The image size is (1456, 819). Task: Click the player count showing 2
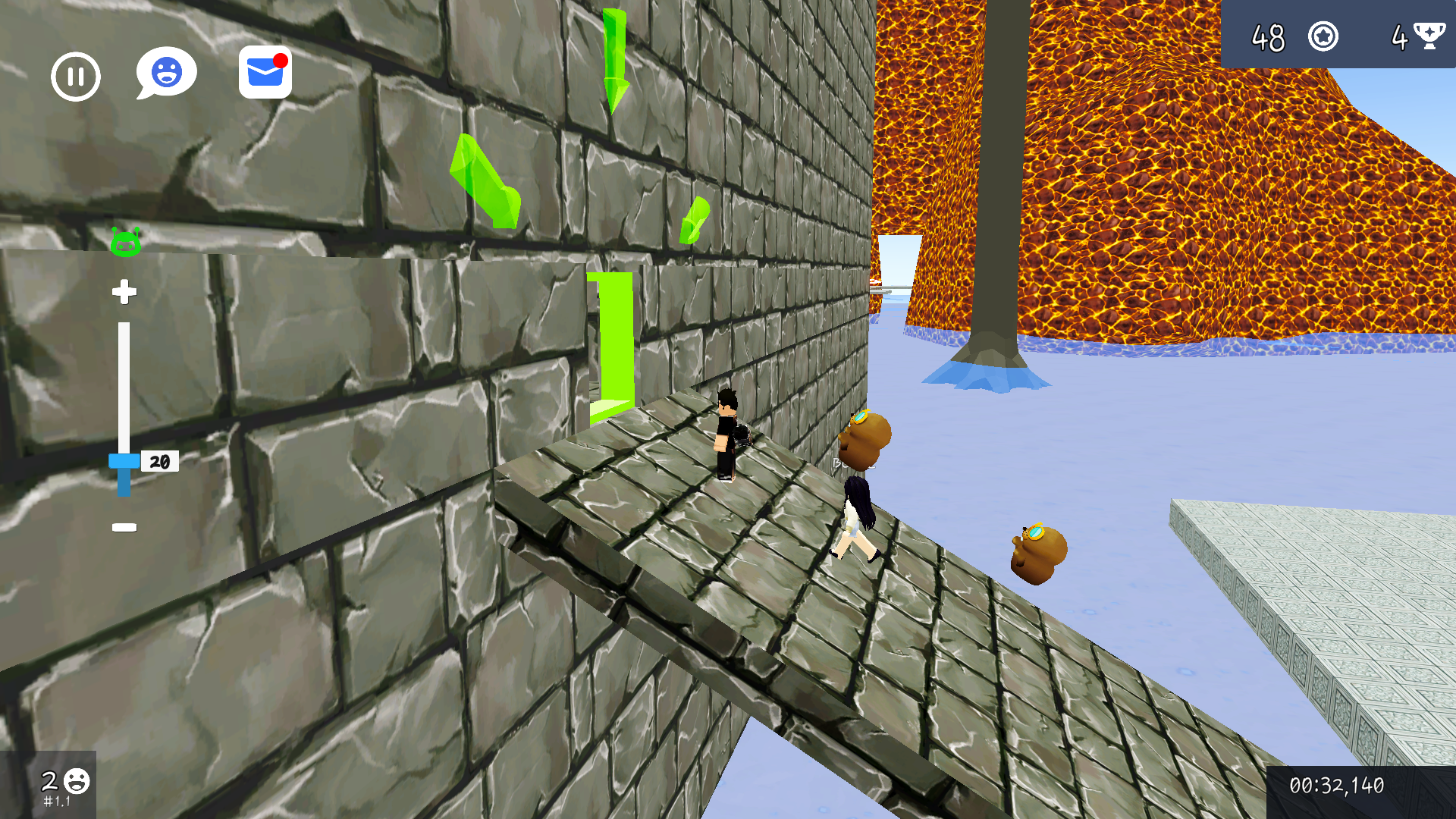click(x=49, y=780)
